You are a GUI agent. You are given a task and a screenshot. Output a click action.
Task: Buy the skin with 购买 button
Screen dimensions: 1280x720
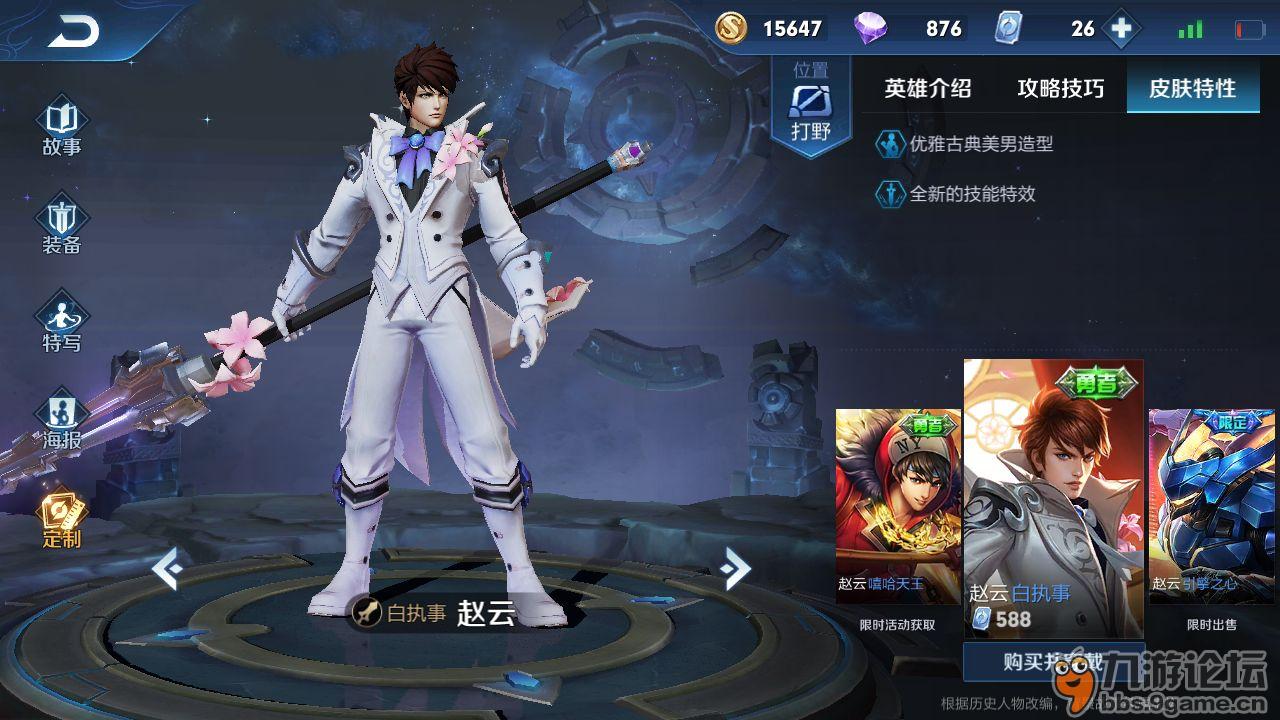[x=1053, y=661]
